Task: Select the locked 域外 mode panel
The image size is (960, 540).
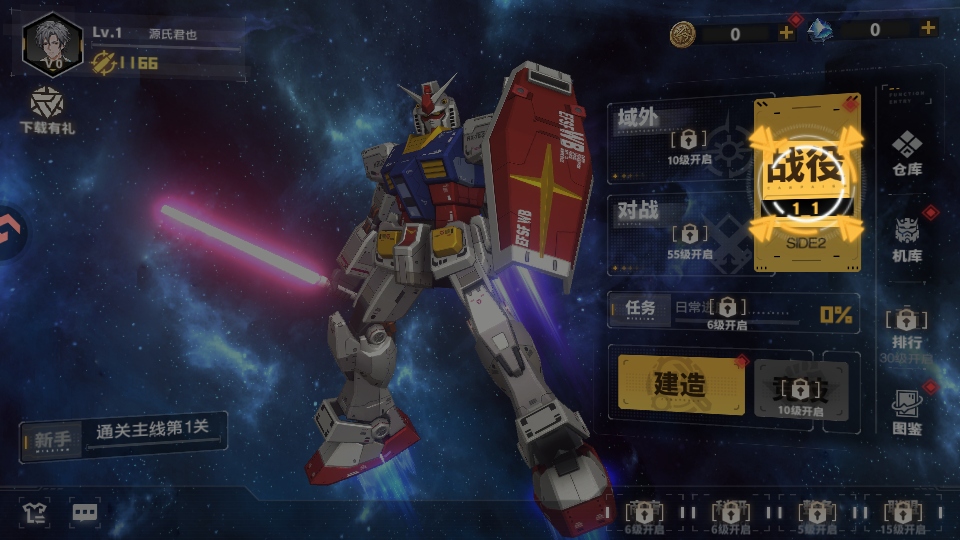Action: [x=678, y=138]
